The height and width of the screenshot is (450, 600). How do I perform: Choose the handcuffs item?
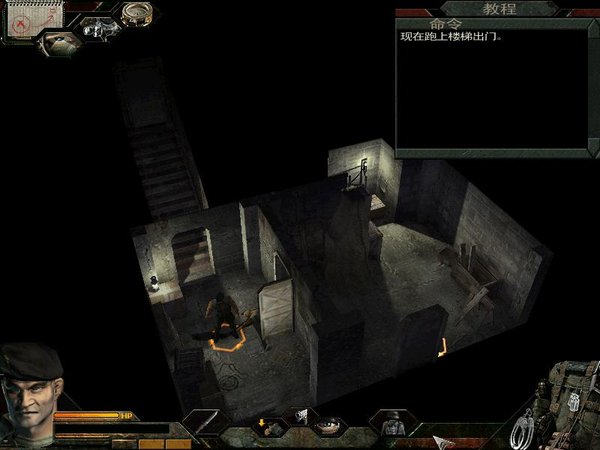click(x=520, y=432)
